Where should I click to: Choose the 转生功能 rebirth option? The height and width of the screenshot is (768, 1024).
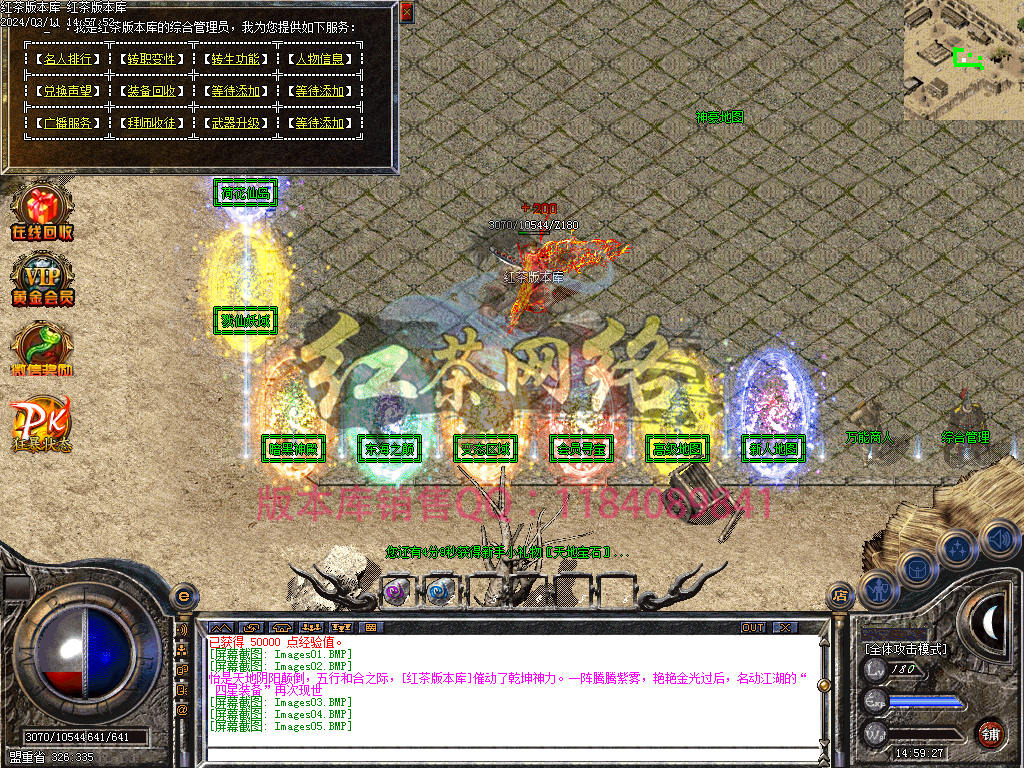[x=235, y=59]
